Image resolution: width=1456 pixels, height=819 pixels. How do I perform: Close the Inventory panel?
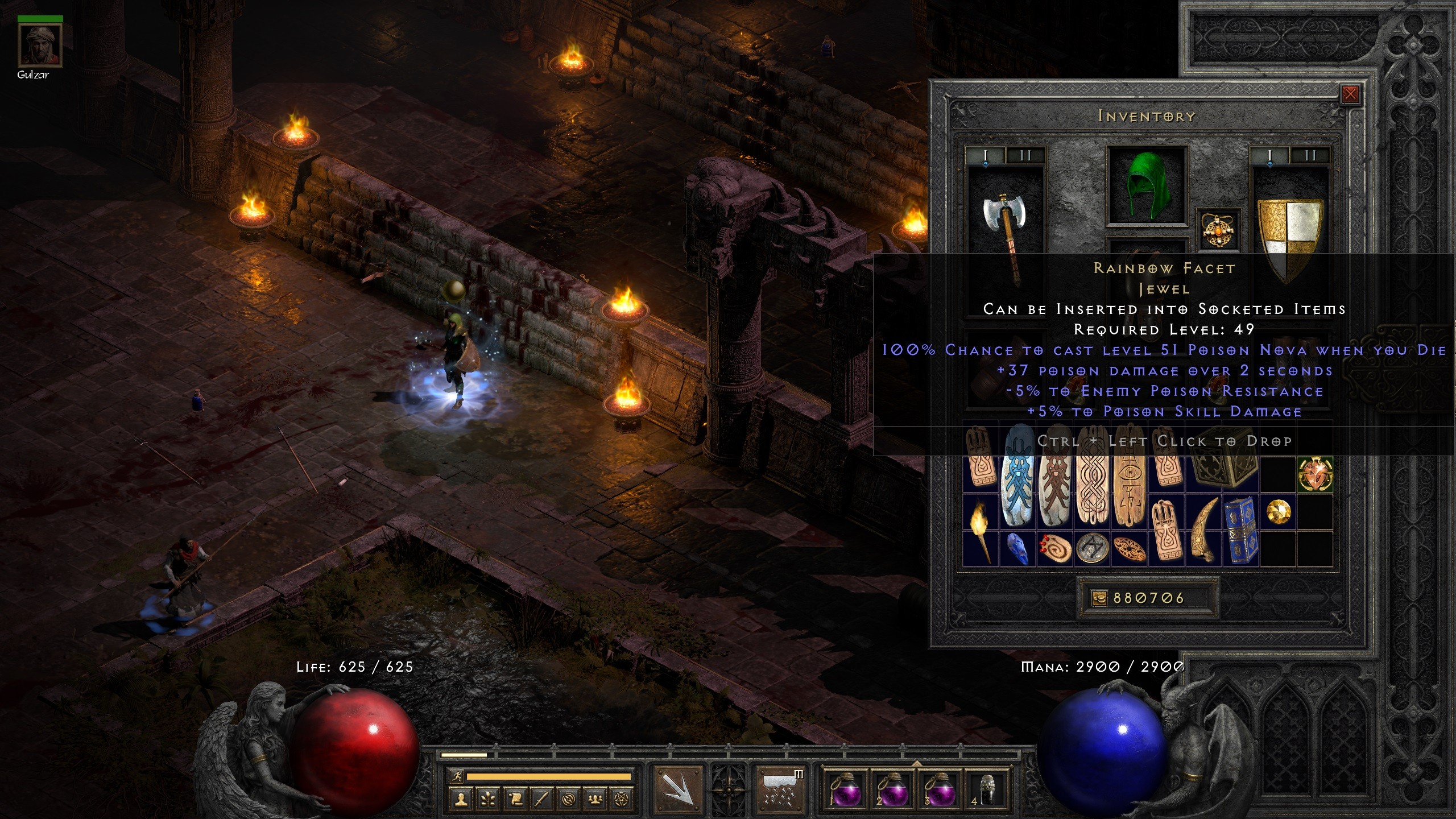point(1350,94)
